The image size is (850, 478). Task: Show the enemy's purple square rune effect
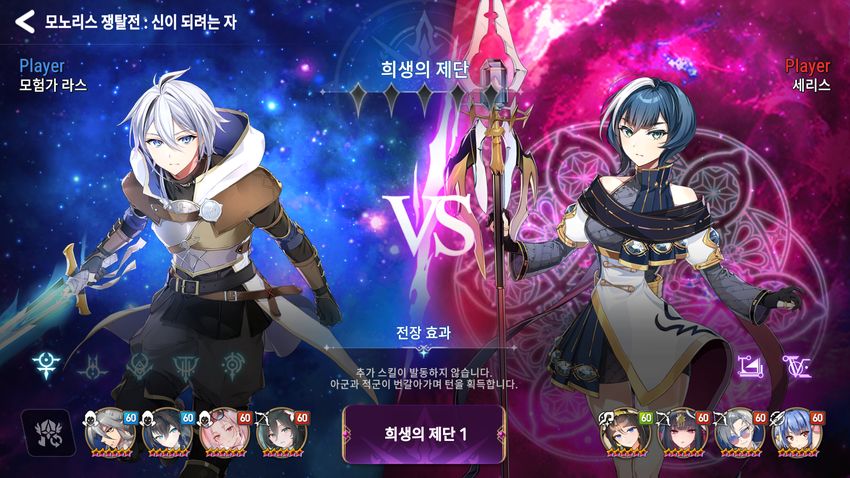coord(750,367)
